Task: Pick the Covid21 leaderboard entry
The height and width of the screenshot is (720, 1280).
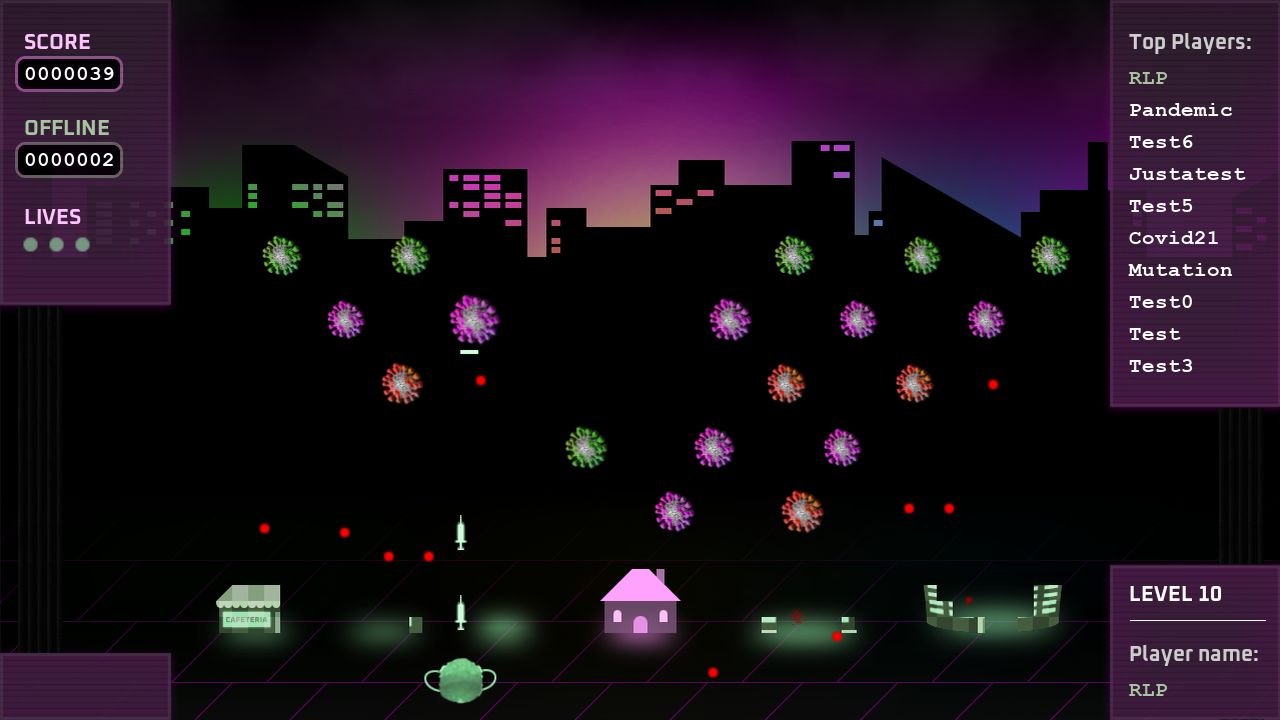Action: point(1173,238)
